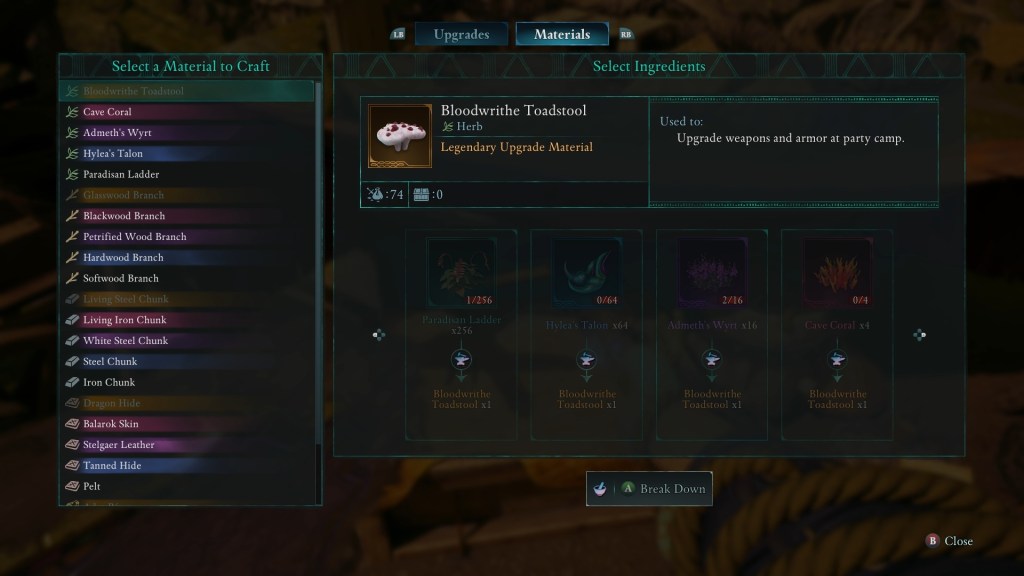Switch to the Upgrades tab
Viewport: 1024px width, 576px height.
461,34
